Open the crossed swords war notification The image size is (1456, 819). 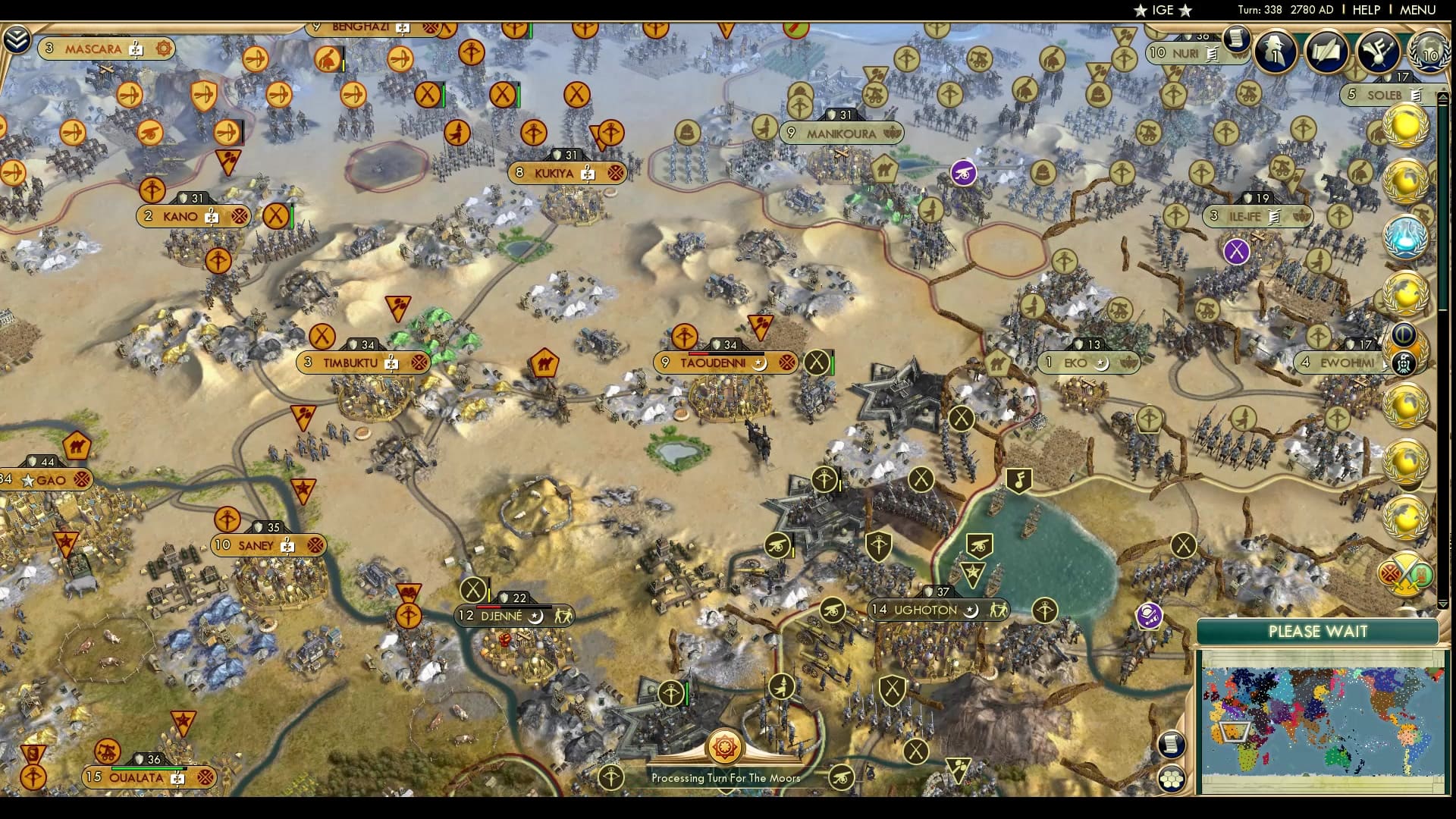1405,574
